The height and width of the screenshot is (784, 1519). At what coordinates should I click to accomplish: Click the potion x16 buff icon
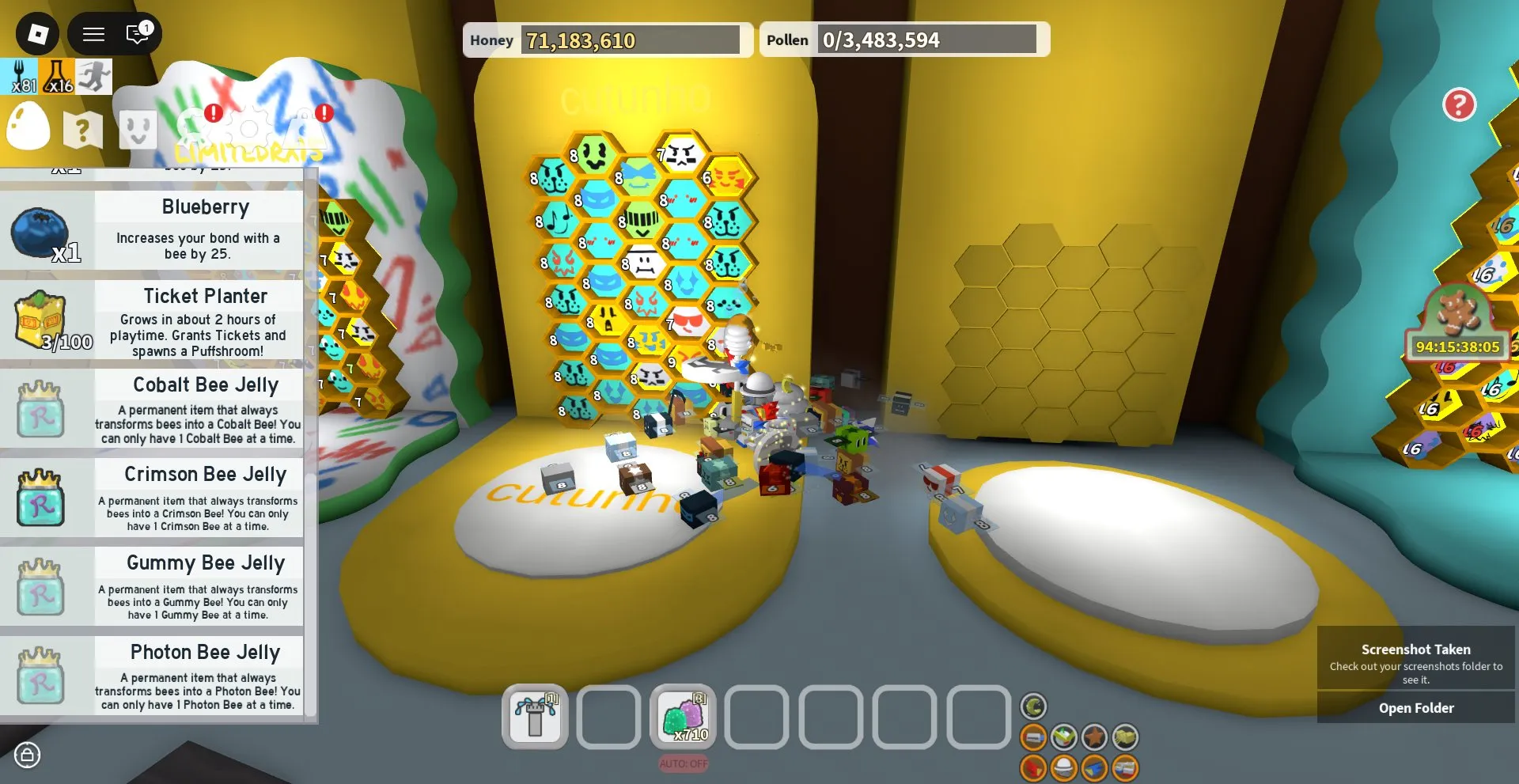(57, 76)
